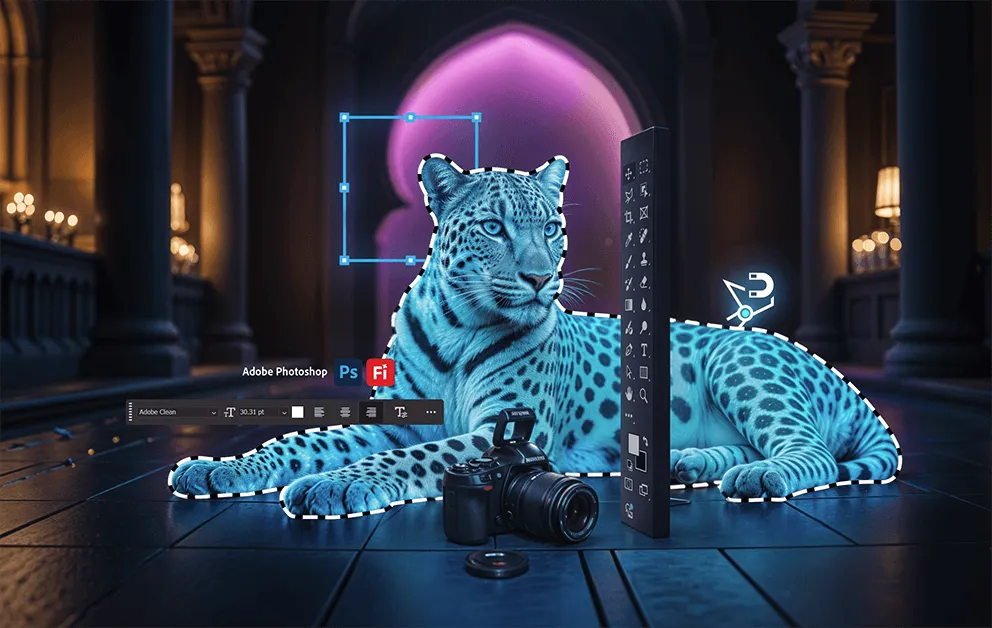The height and width of the screenshot is (628, 992).
Task: Click the white text color swatch
Action: pyautogui.click(x=298, y=412)
